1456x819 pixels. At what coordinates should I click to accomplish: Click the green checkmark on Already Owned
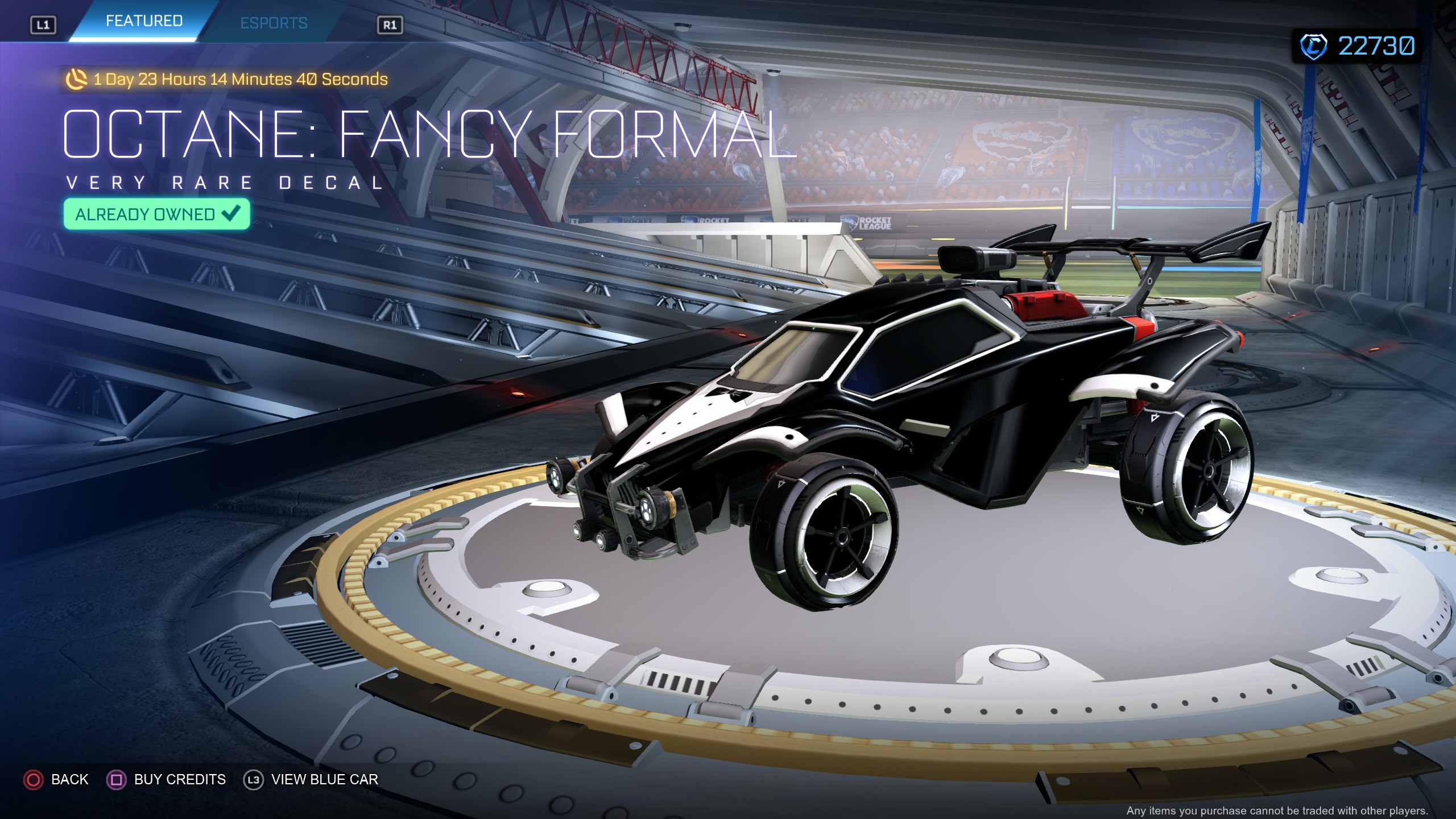229,214
